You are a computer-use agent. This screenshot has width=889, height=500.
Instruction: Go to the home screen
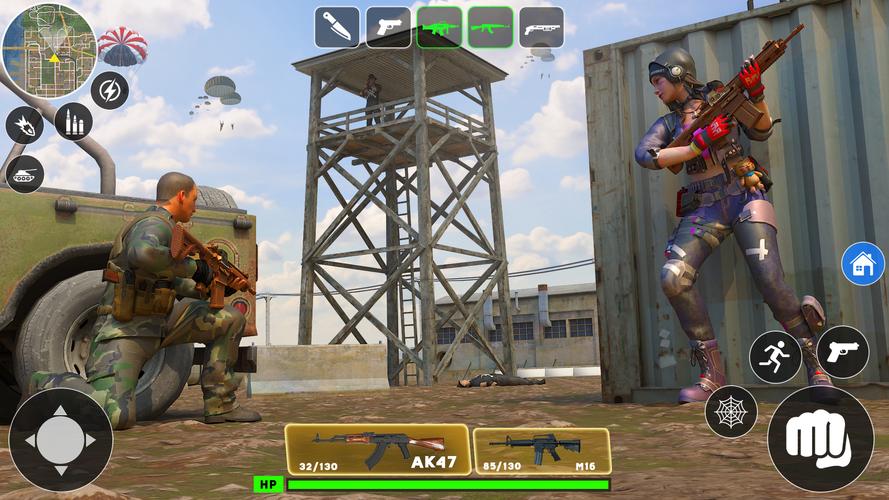(862, 264)
